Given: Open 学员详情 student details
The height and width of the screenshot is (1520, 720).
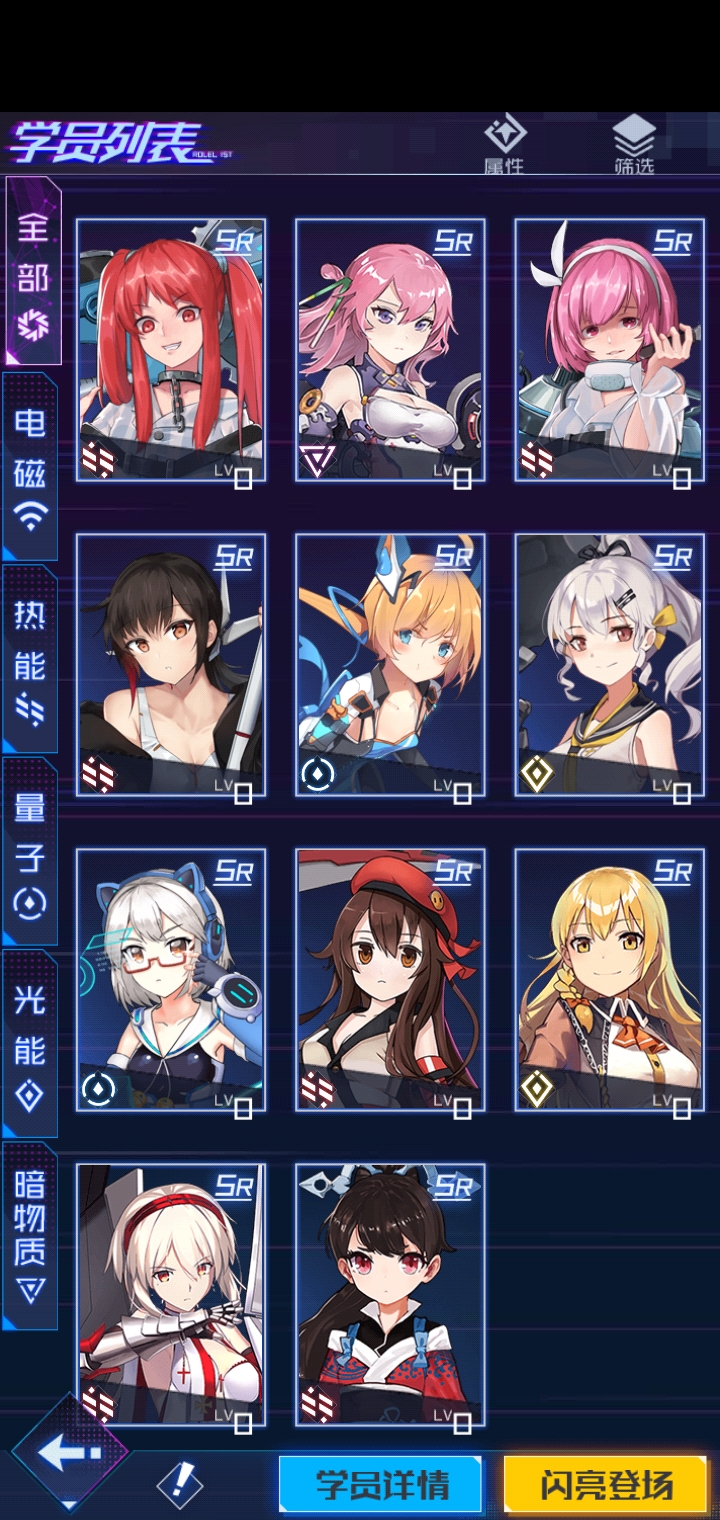Looking at the screenshot, I should [x=382, y=1484].
